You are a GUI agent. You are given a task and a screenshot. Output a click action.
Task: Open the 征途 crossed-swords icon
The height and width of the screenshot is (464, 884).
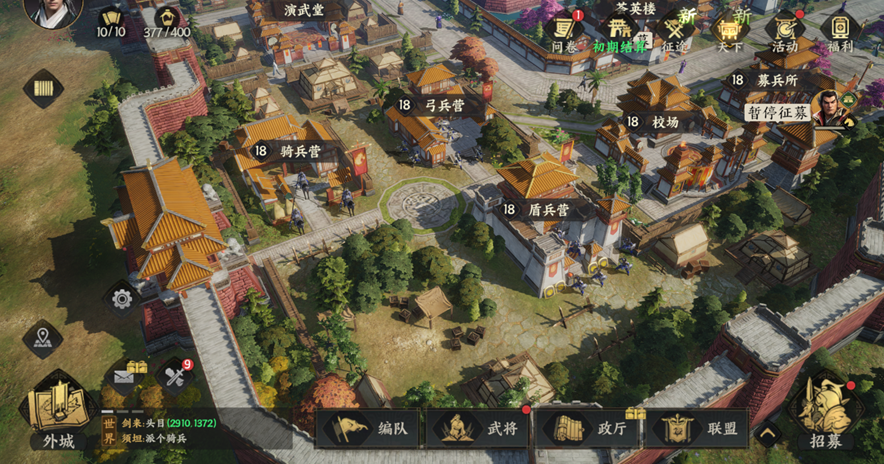click(676, 29)
